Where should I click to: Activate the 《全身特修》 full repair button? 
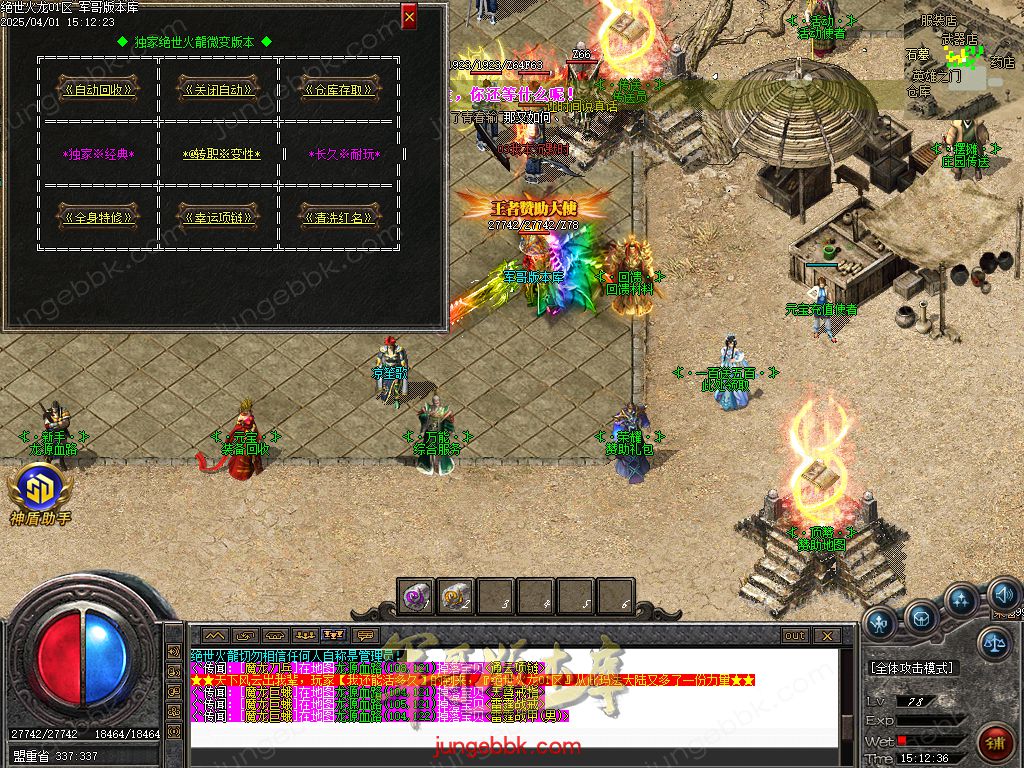click(x=98, y=216)
